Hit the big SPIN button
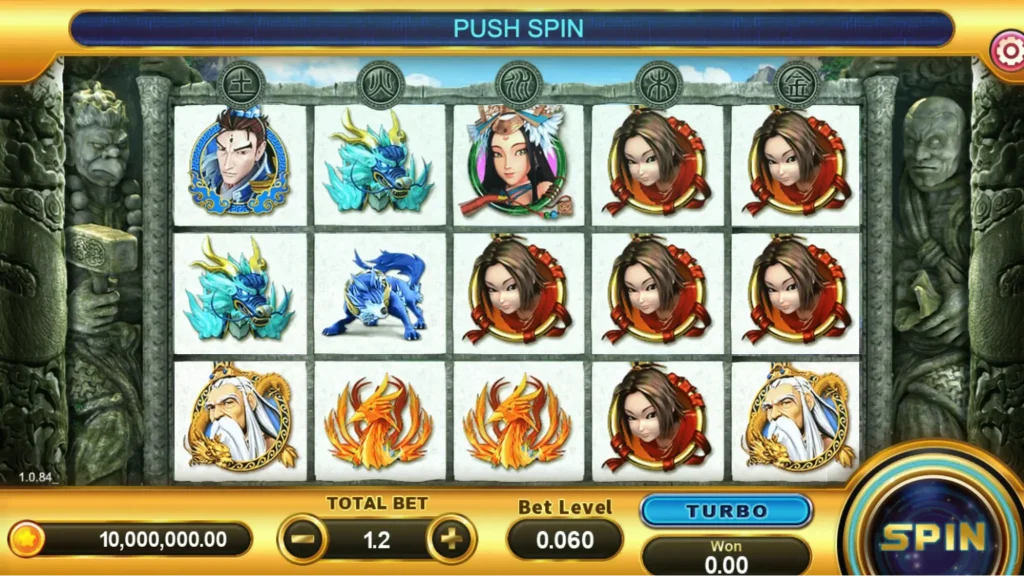The width and height of the screenshot is (1024, 576). tap(933, 535)
